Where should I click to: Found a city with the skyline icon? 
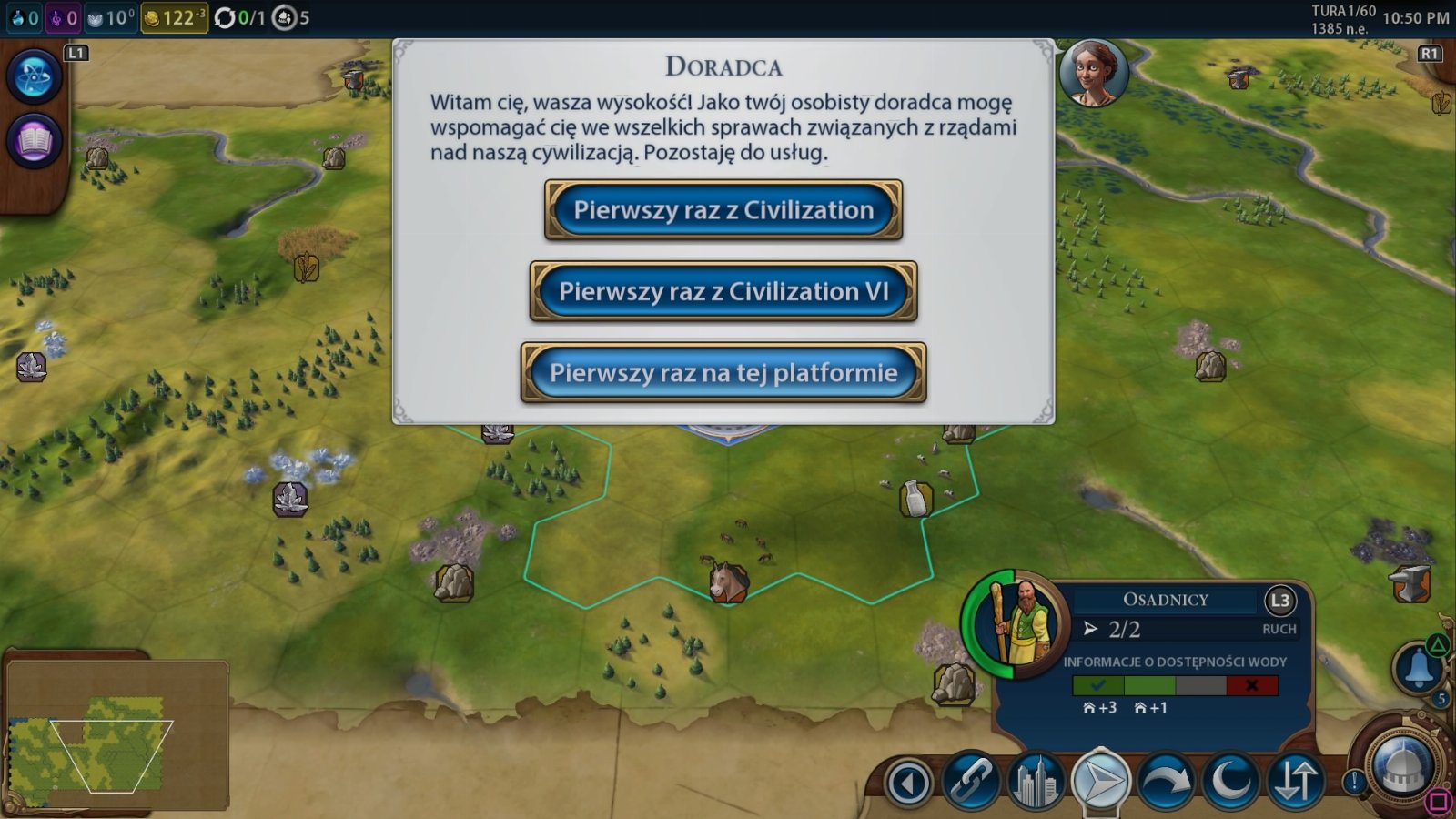[1036, 782]
